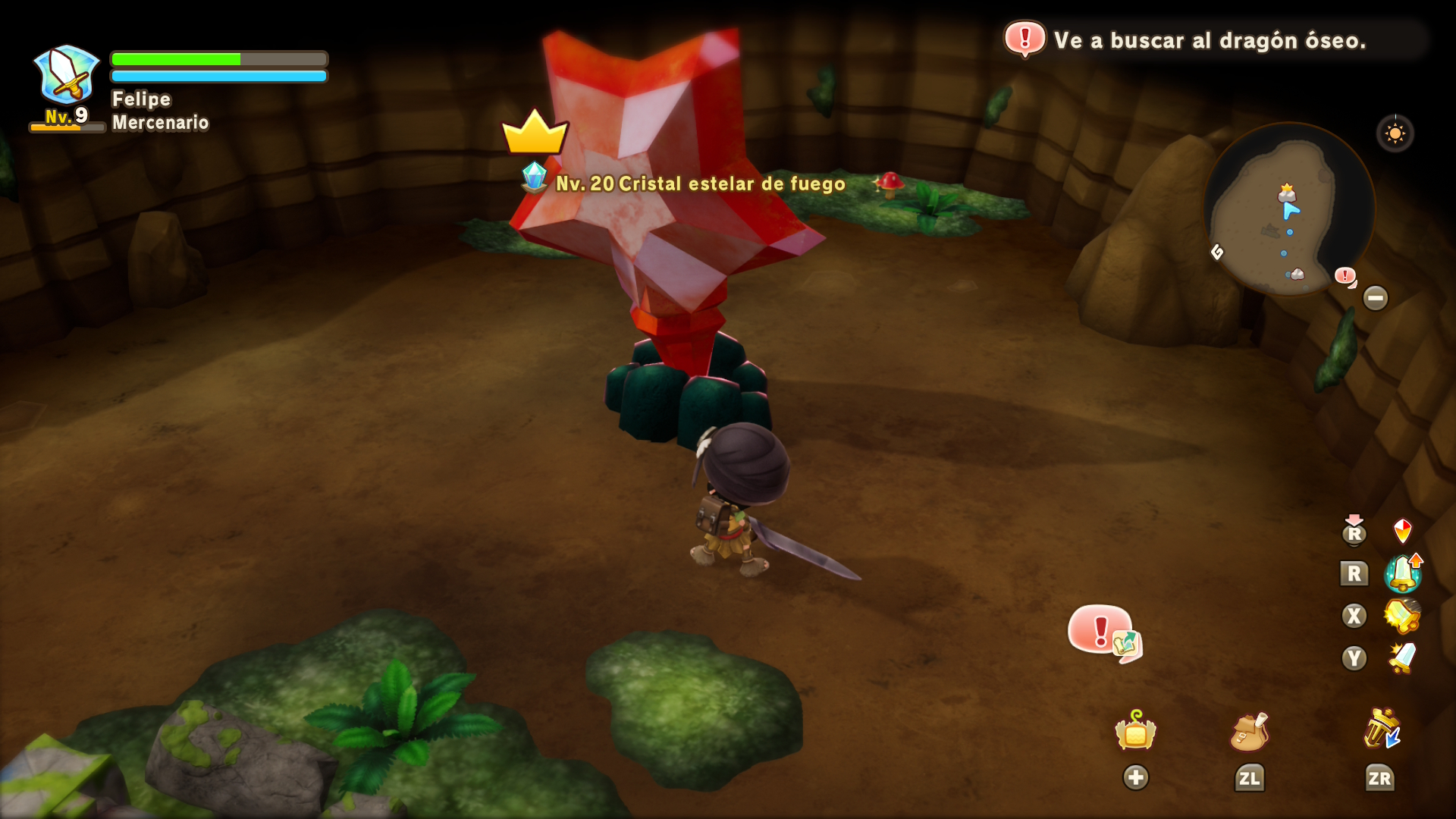The image size is (1456, 819).
Task: Click the white G marker on minimap edge
Action: [x=1217, y=252]
